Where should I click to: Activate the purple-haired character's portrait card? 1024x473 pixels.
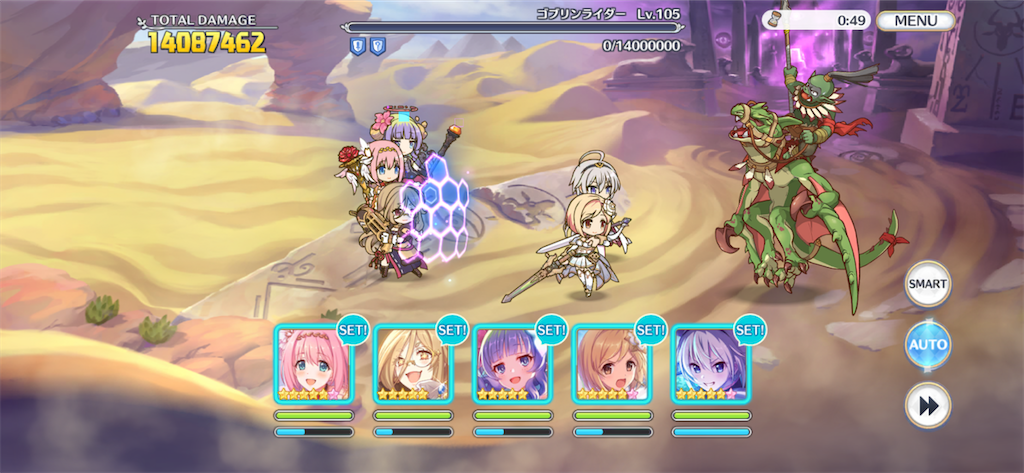tap(512, 363)
